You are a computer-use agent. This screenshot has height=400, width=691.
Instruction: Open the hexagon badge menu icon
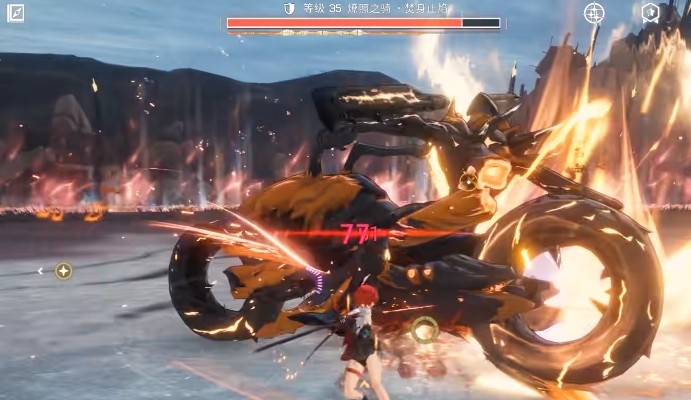pyautogui.click(x=650, y=13)
